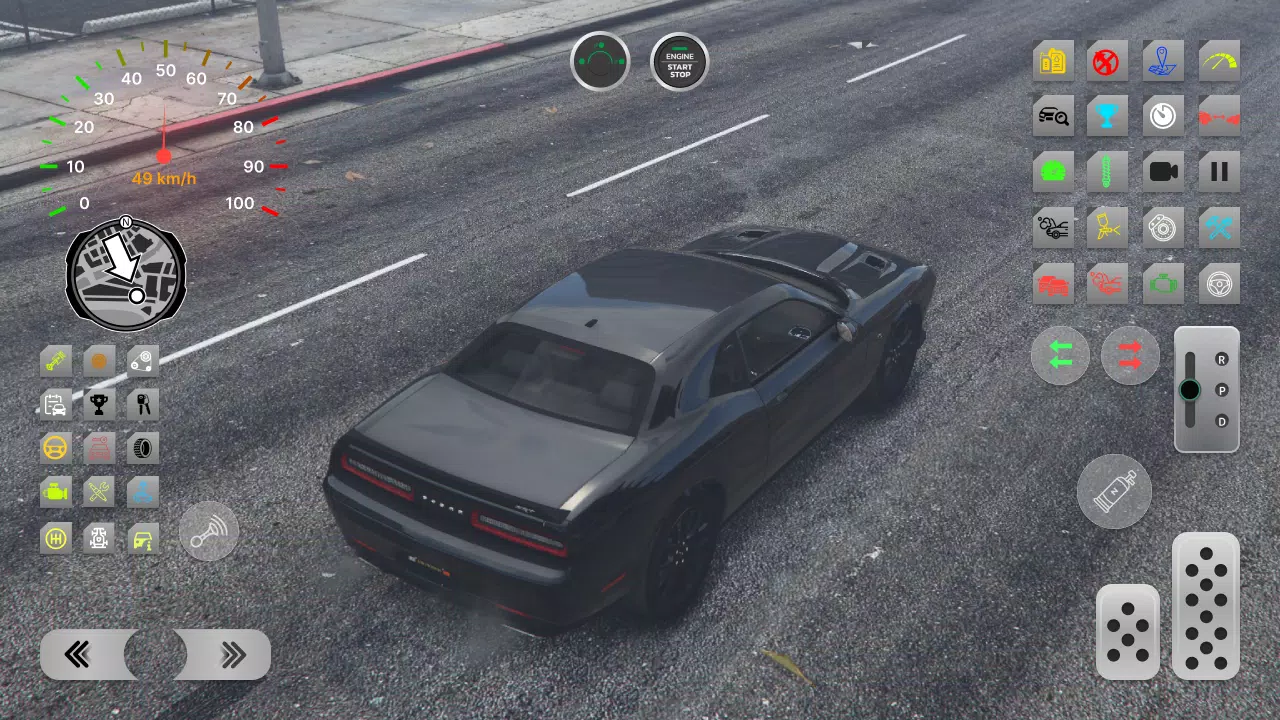Open the wrench and screwdriver tools icon
Image resolution: width=1280 pixels, height=720 pixels.
98,491
